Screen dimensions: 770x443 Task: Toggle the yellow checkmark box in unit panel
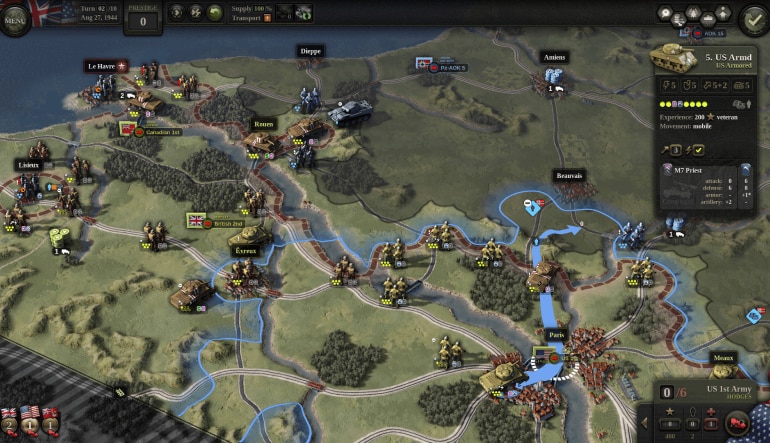pyautogui.click(x=699, y=150)
